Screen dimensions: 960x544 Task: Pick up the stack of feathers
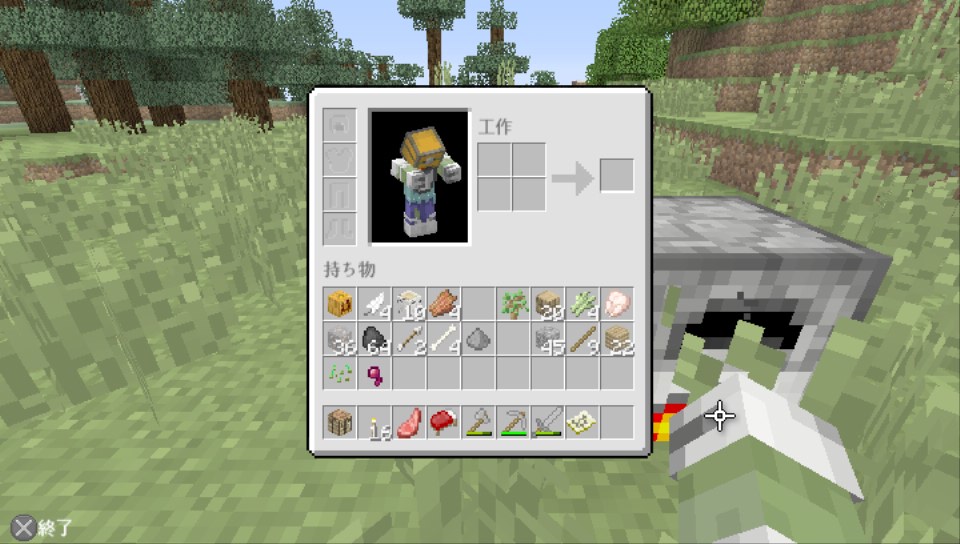[375, 304]
